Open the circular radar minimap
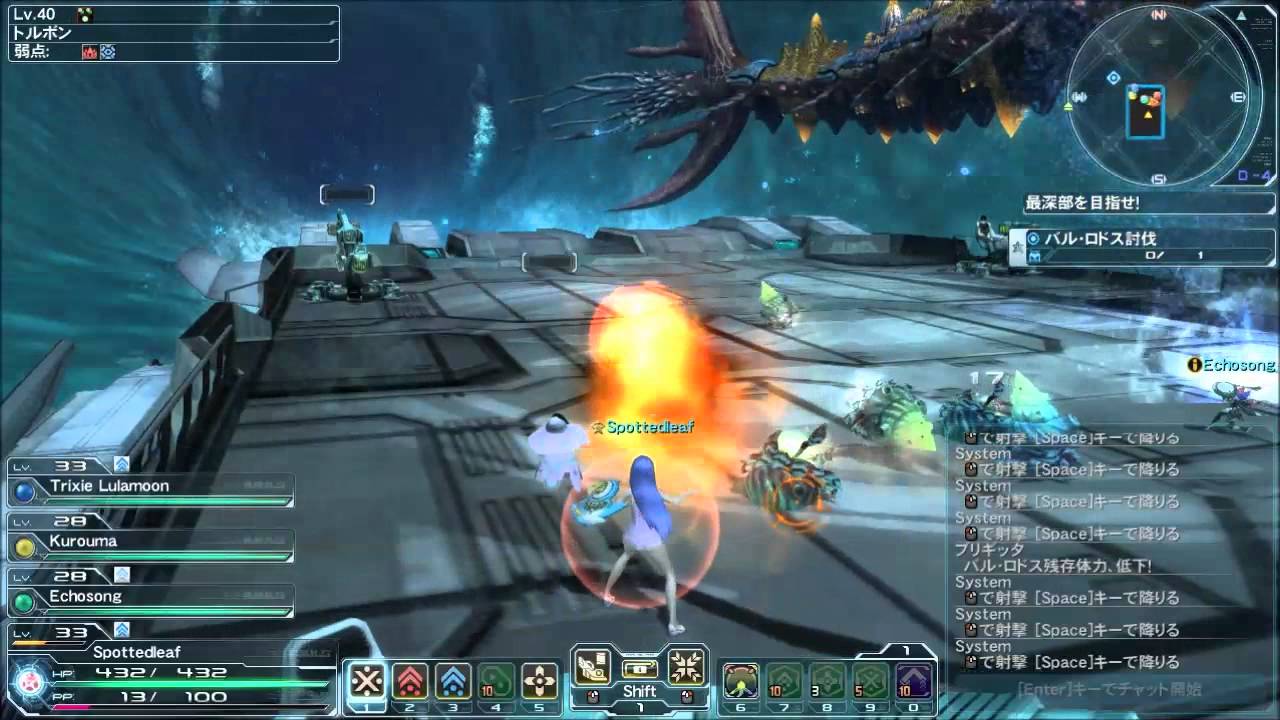Screen dimensions: 1280x720 coord(1158,97)
